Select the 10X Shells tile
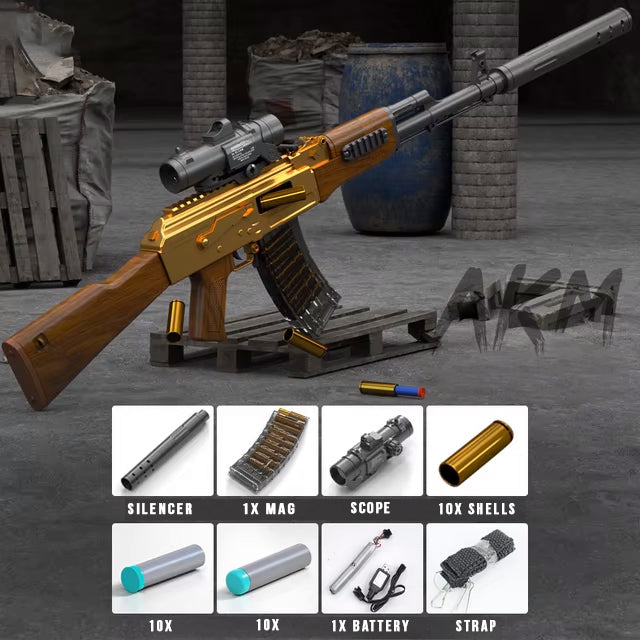This screenshot has width=640, height=640. click(x=476, y=451)
